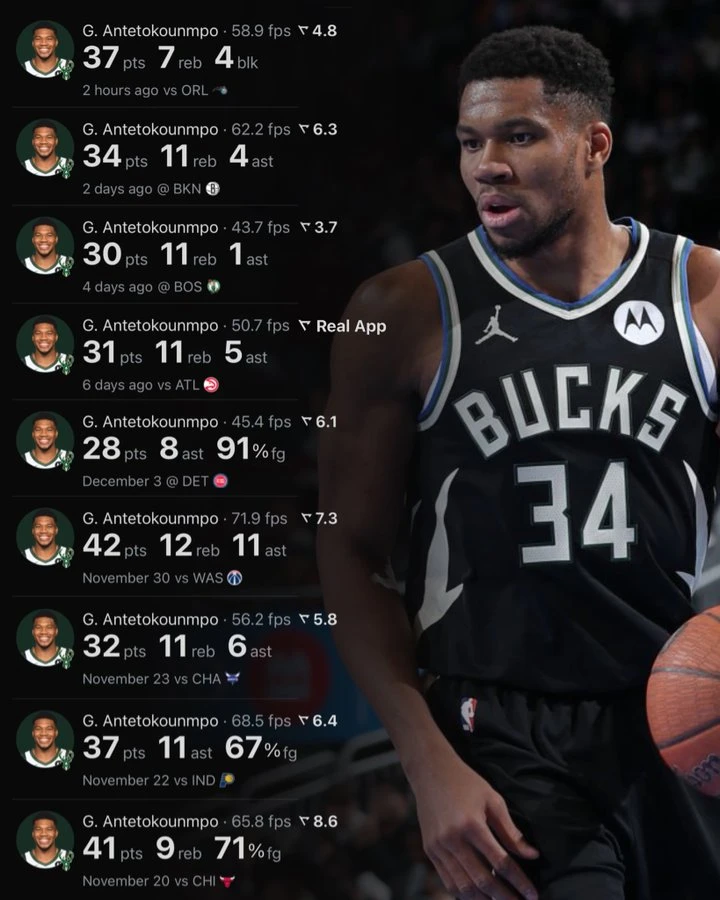View the November 22 vs IND stat line
720x900 pixels.
click(180, 748)
